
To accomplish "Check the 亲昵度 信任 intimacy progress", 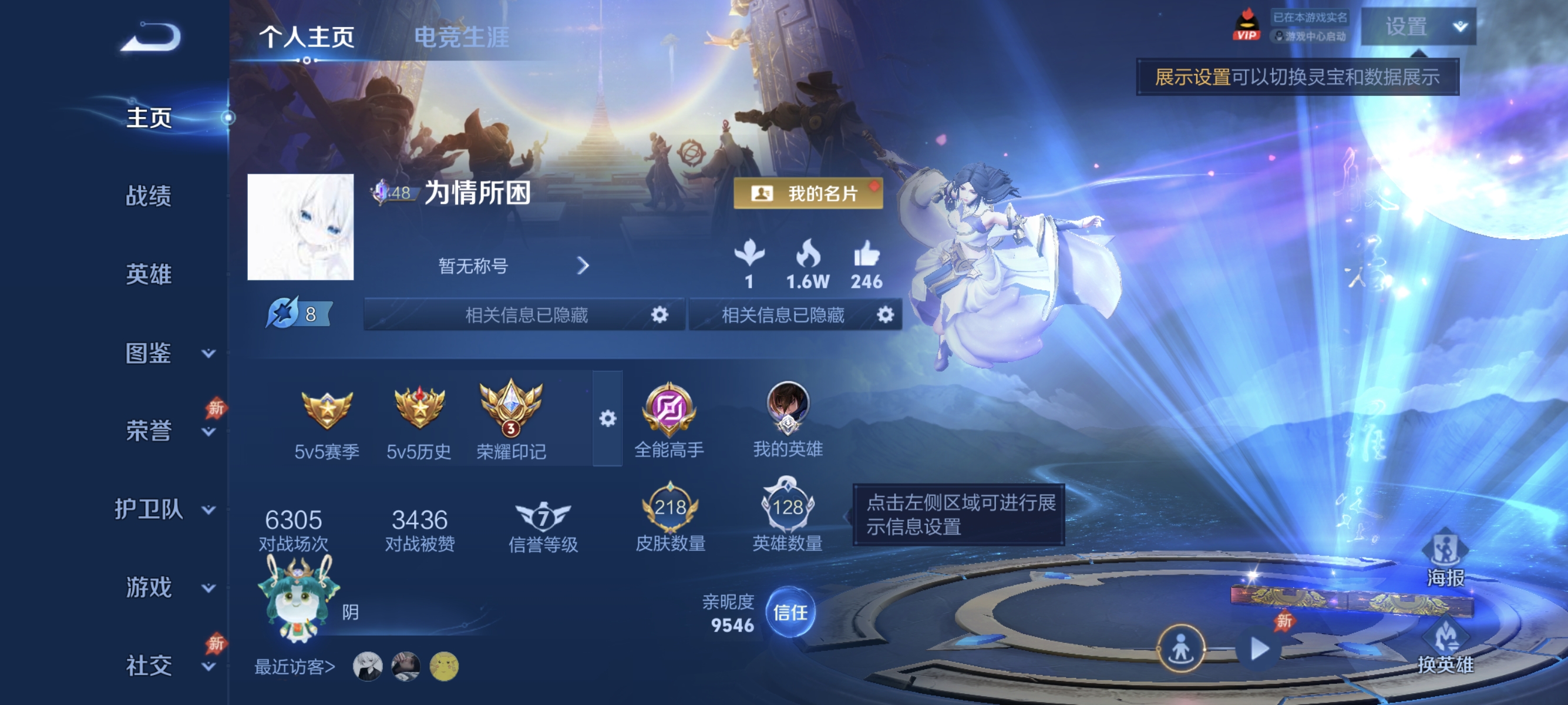I will click(790, 615).
